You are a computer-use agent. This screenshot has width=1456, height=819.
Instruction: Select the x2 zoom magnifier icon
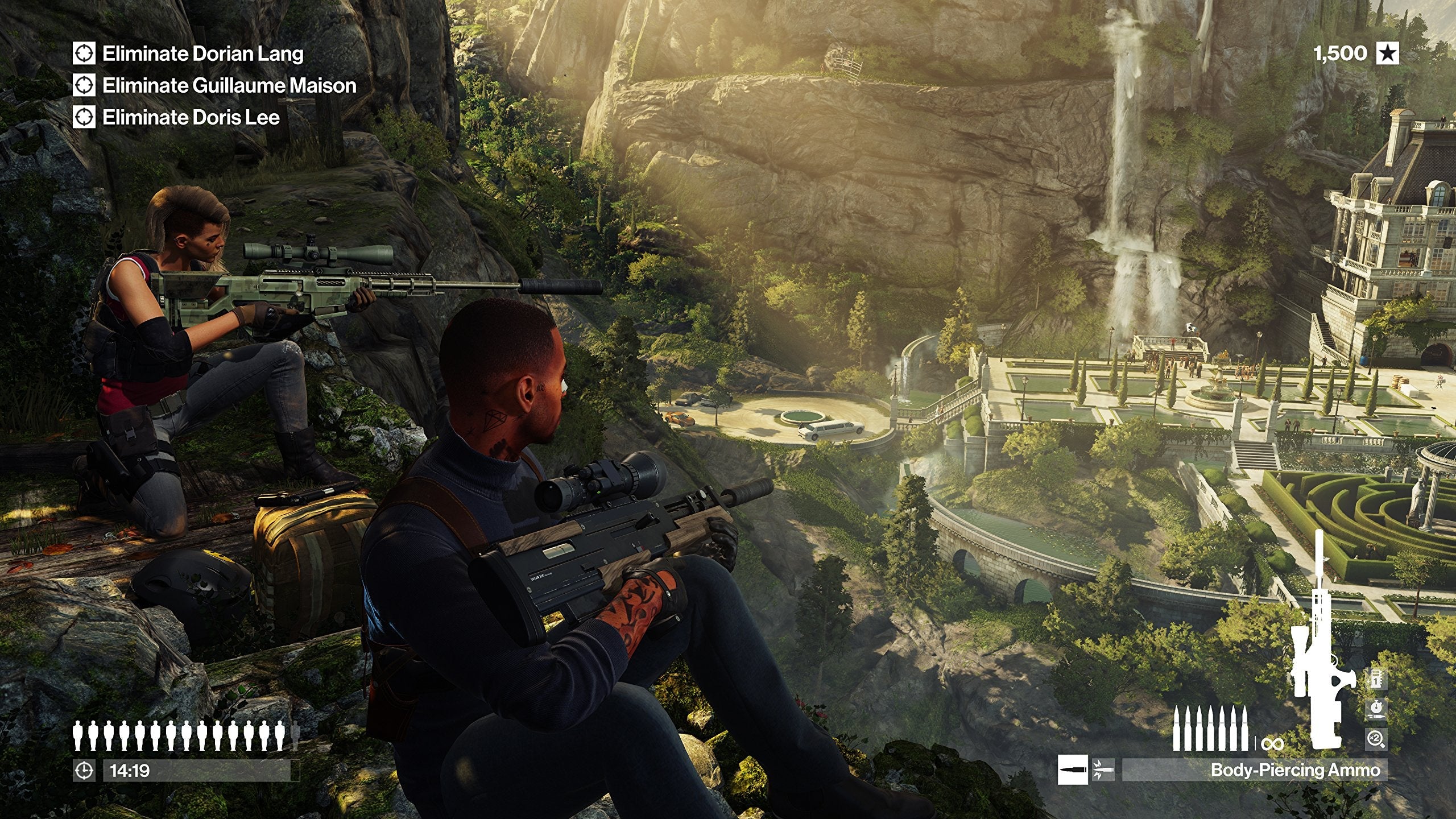1376,739
